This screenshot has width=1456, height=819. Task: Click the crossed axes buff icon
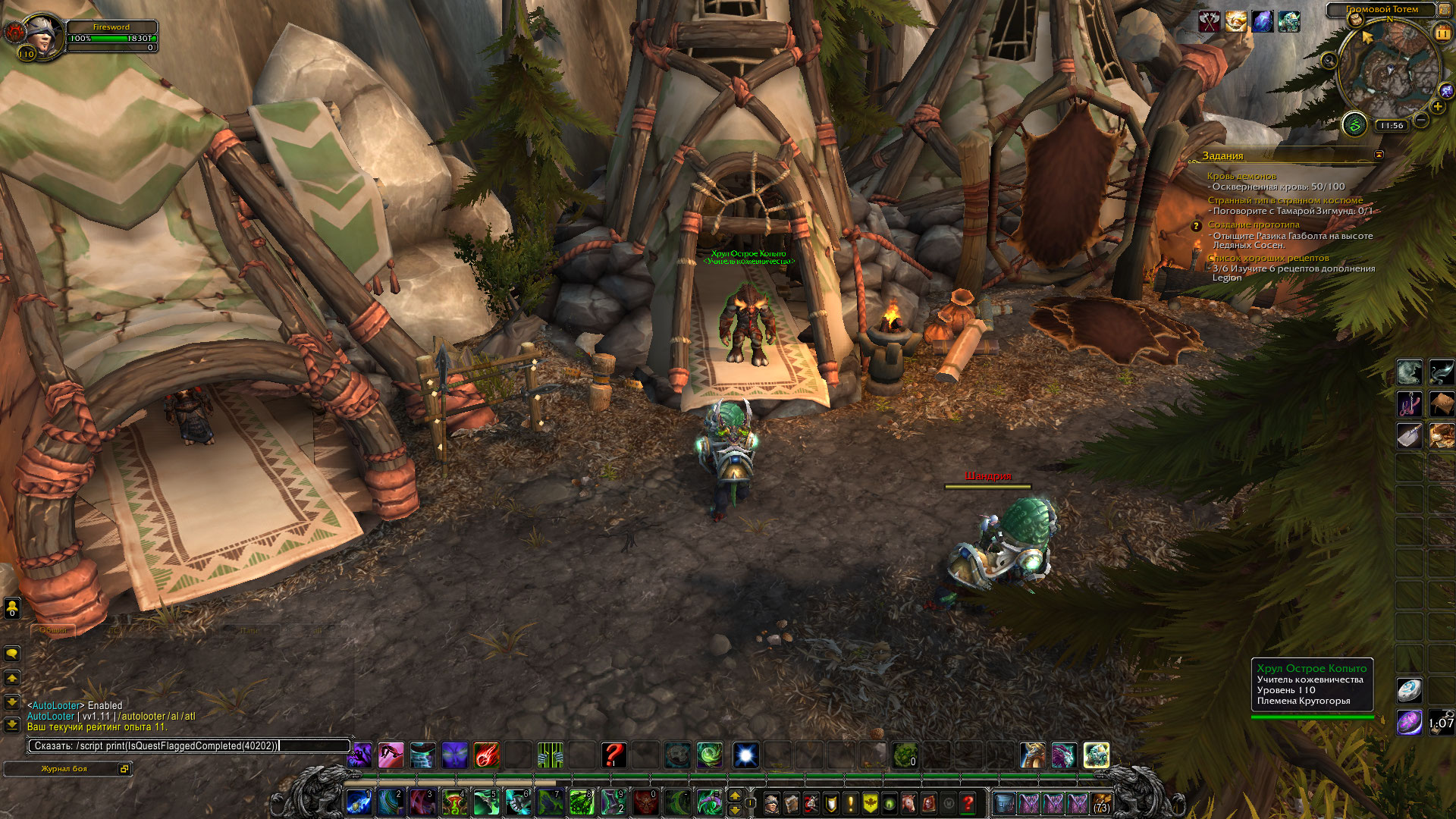[x=1209, y=21]
